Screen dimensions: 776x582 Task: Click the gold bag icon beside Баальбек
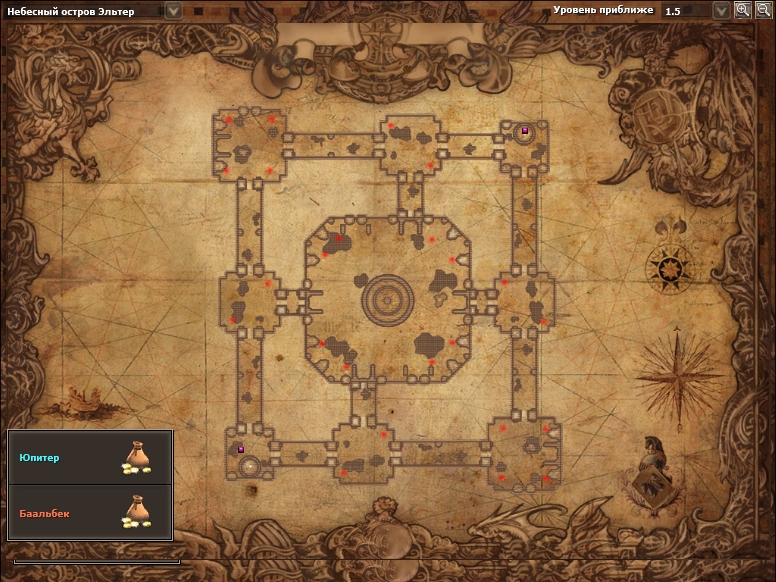[x=136, y=511]
